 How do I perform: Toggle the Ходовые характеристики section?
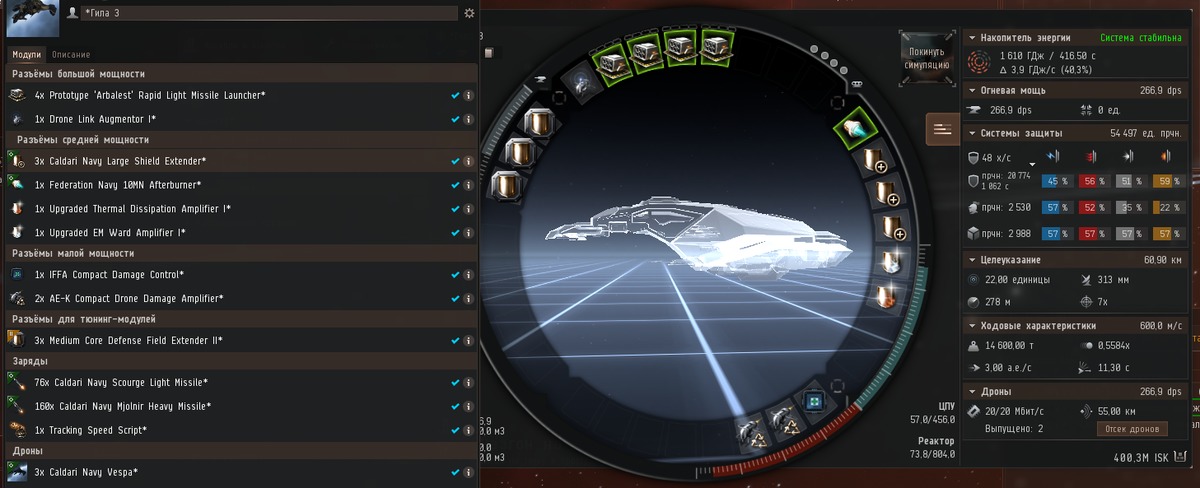pos(1032,325)
